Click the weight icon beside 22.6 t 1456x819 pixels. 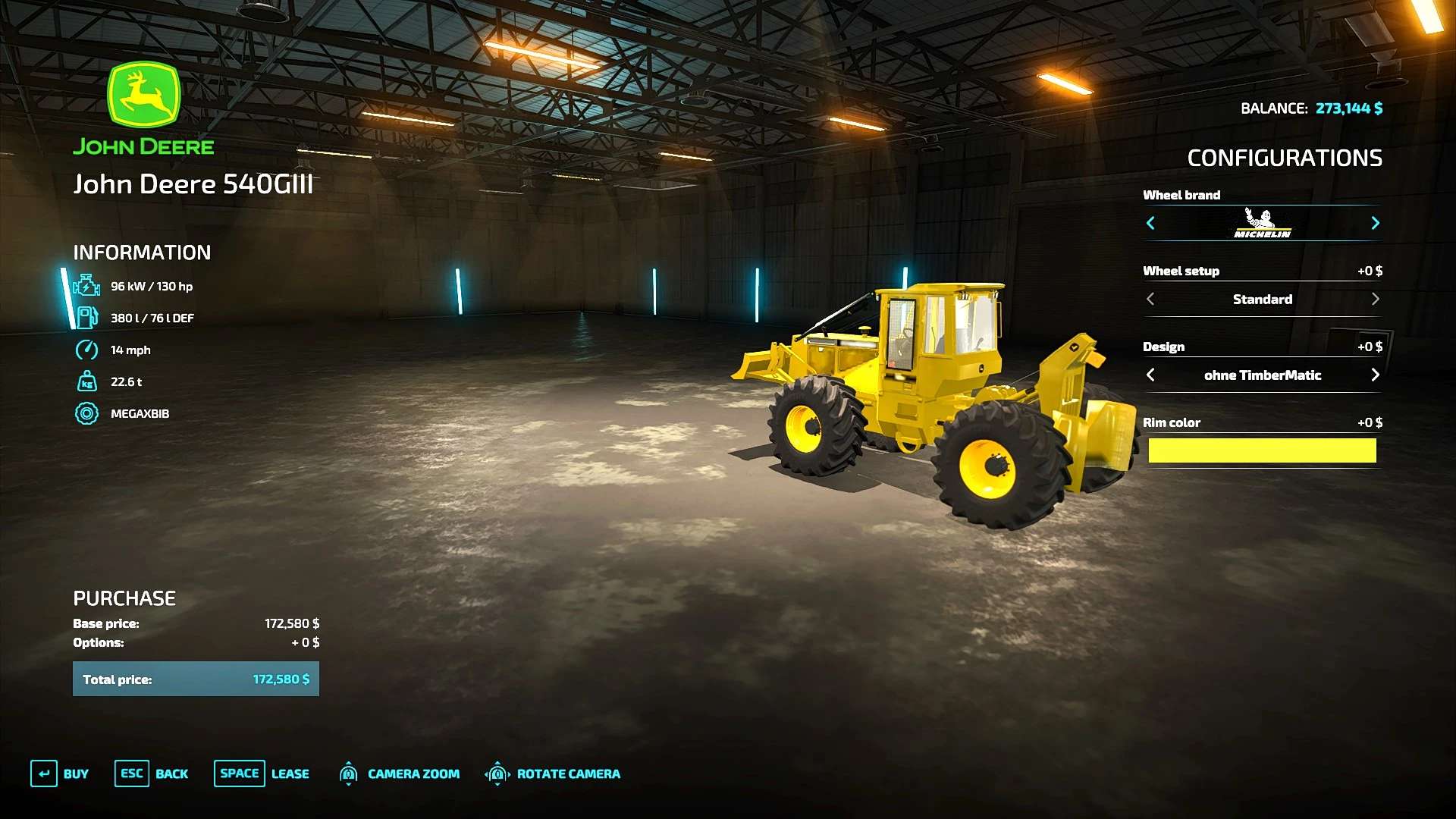pyautogui.click(x=86, y=381)
